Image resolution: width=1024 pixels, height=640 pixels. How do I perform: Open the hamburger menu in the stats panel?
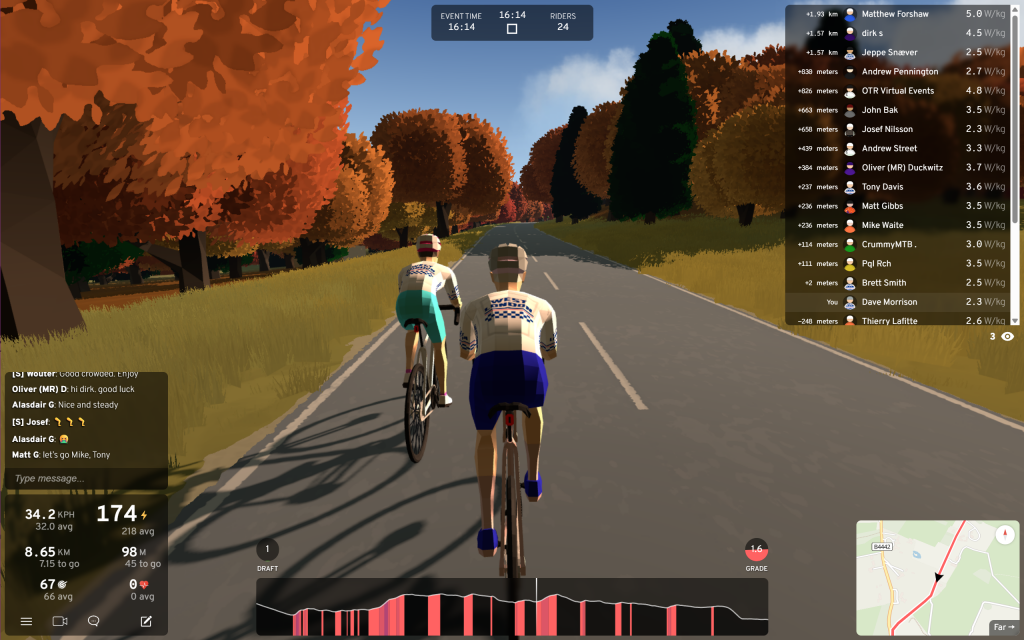26,621
